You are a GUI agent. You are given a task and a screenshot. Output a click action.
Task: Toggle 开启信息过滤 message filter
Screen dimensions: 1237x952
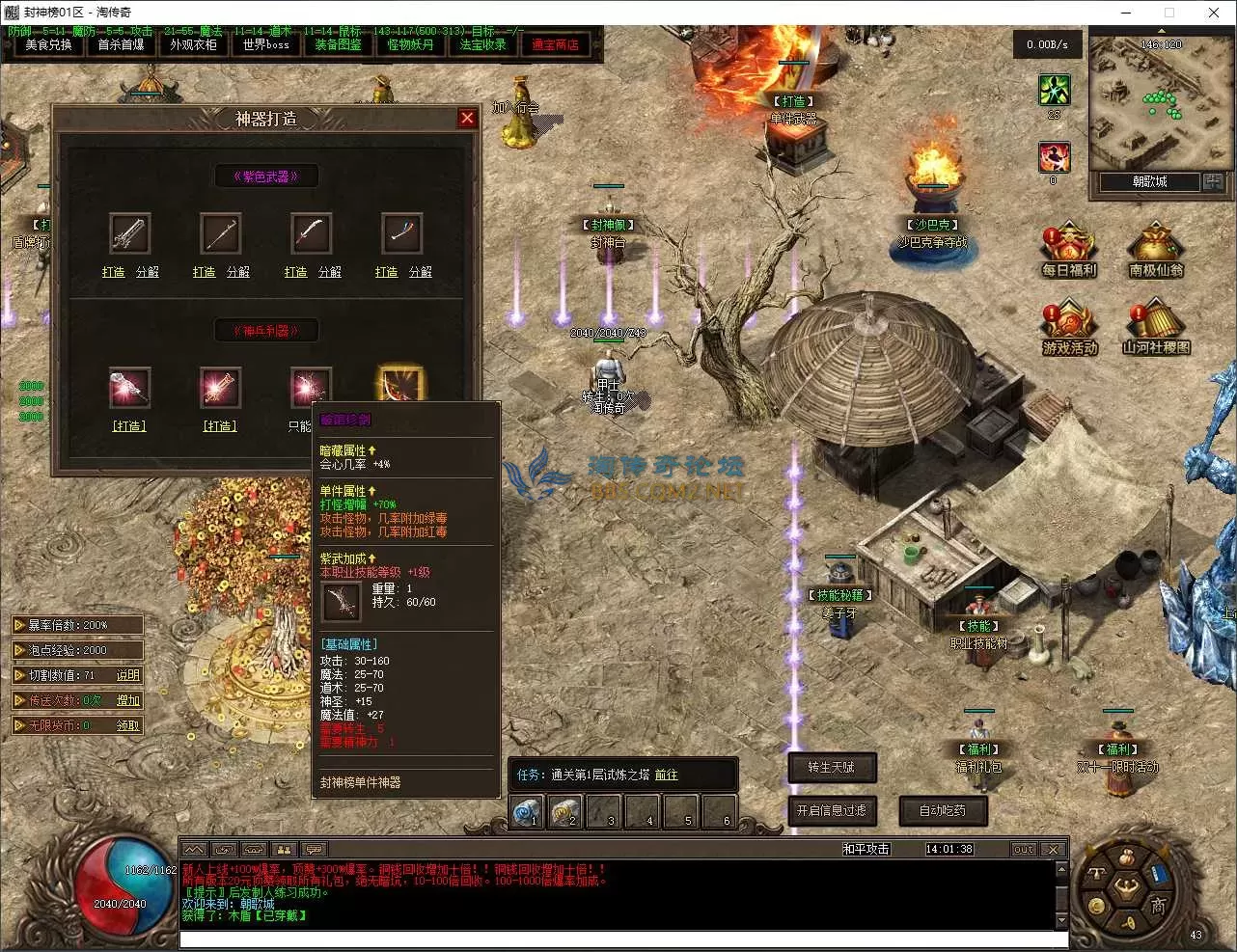(831, 811)
